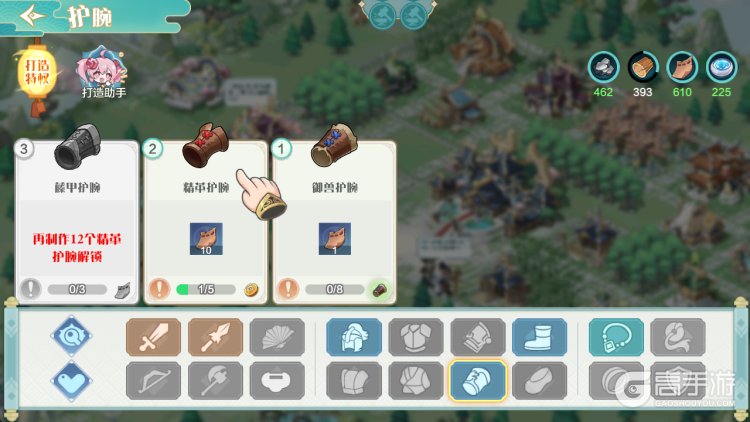750x422 pixels.
Task: Open the 打造助手 crafting assistant
Action: point(103,71)
